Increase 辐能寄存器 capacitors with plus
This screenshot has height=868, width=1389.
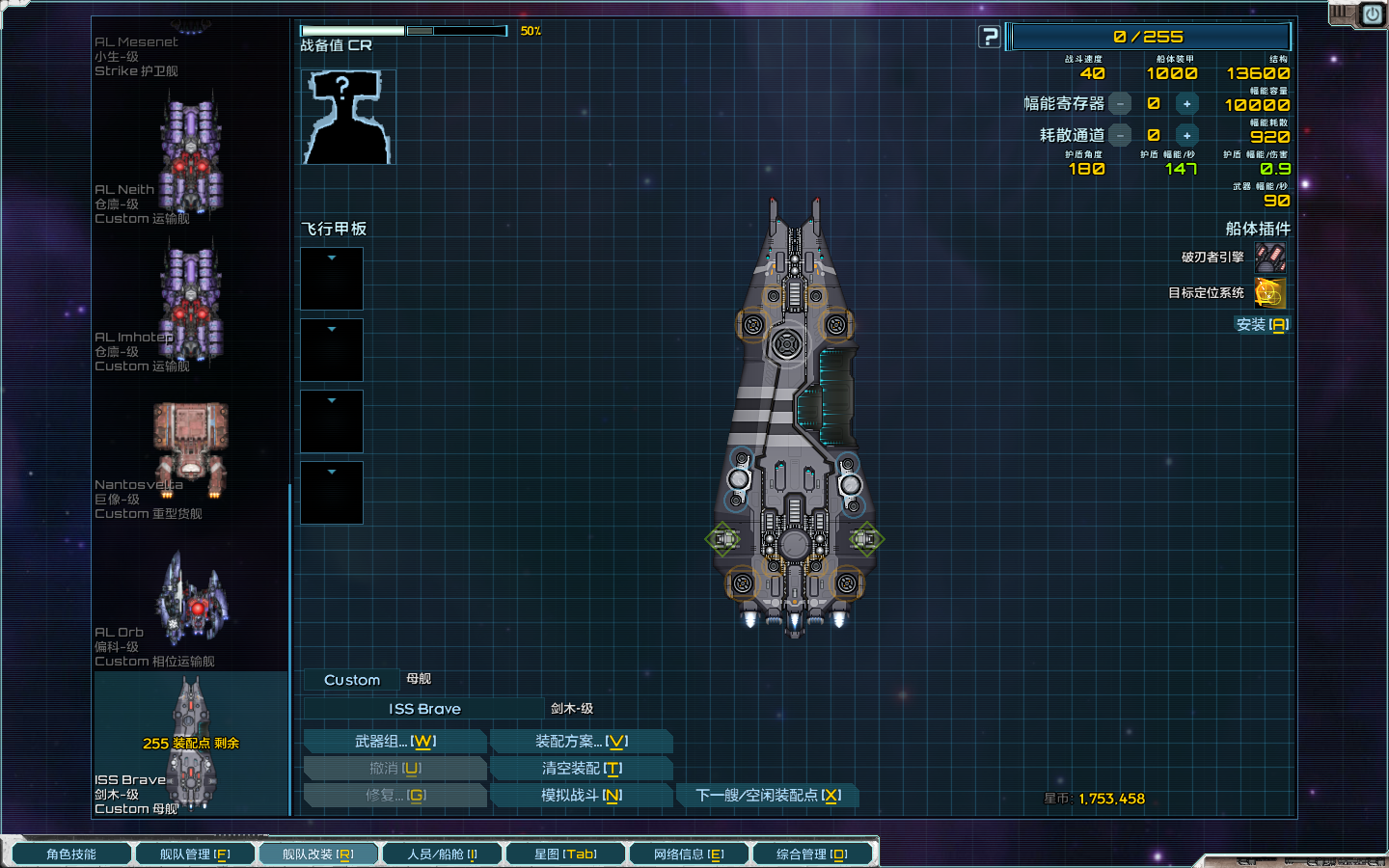1186,104
